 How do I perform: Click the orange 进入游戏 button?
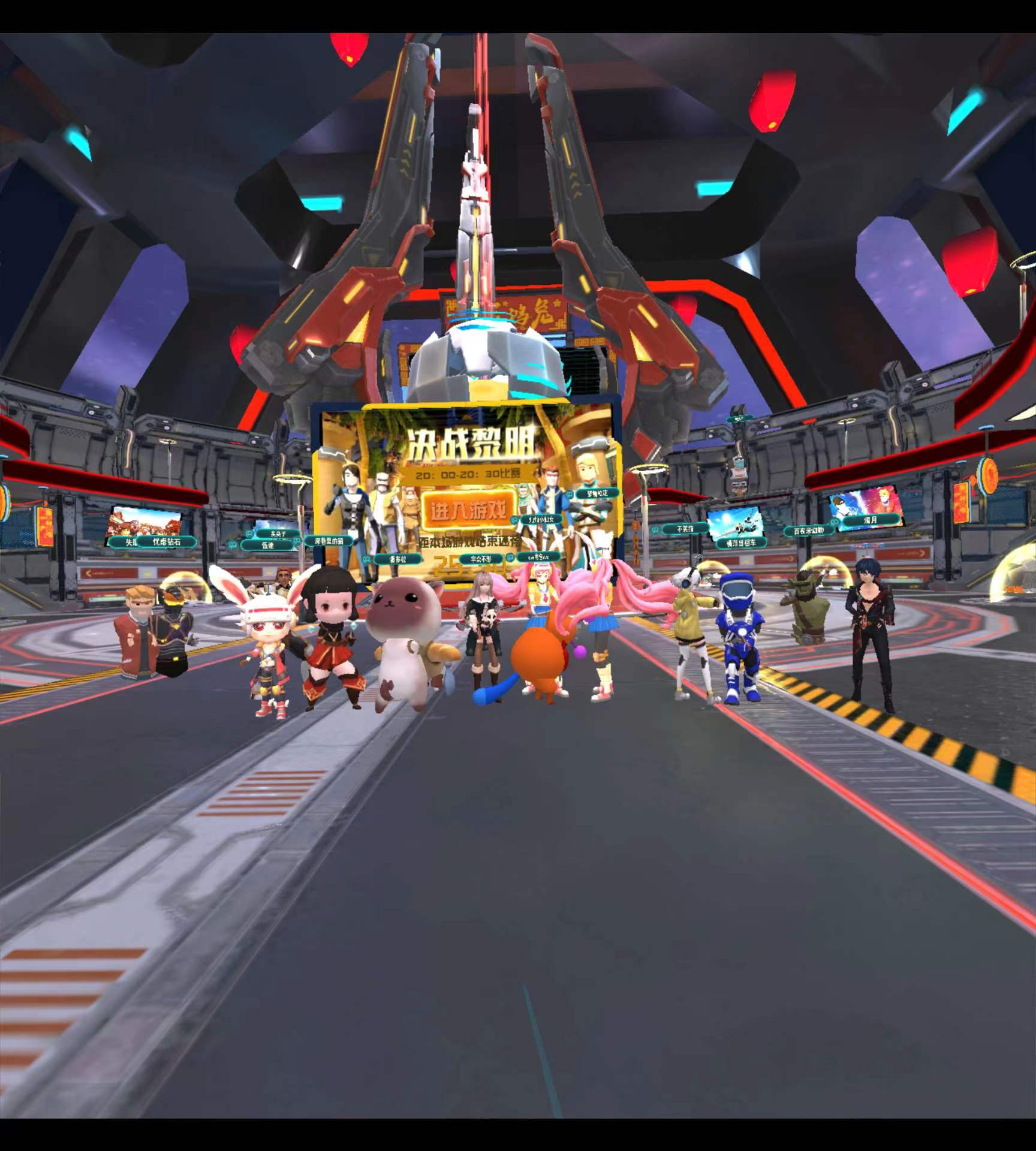click(x=466, y=510)
